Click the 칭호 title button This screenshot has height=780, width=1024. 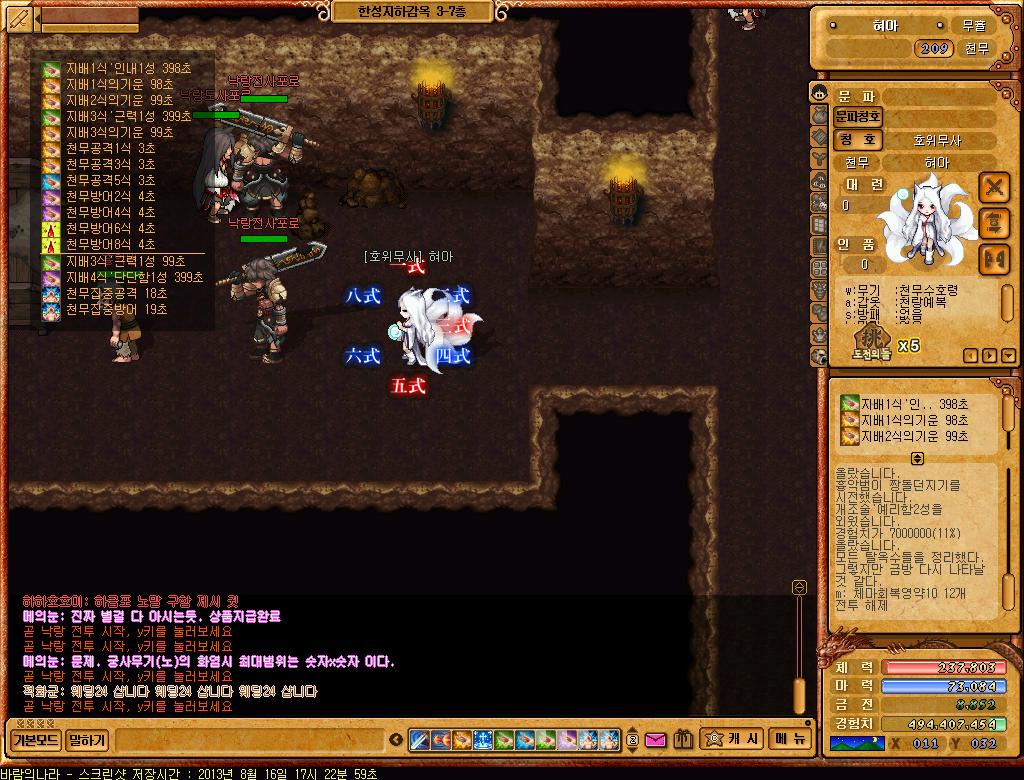coord(857,140)
